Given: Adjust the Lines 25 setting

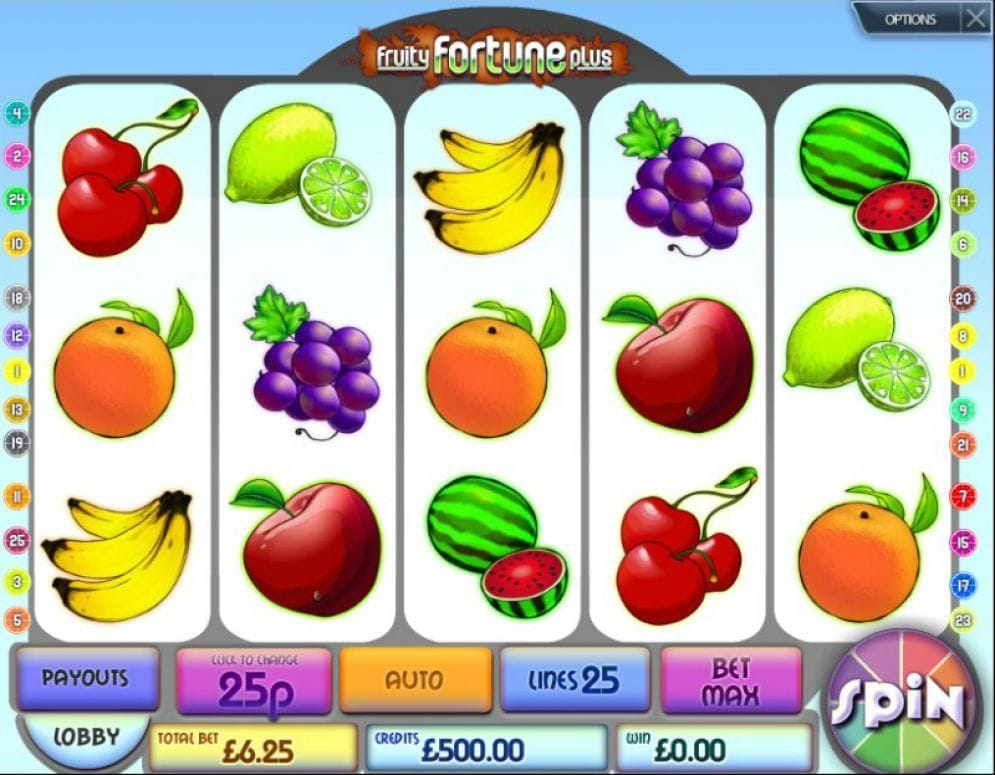Looking at the screenshot, I should coord(575,681).
